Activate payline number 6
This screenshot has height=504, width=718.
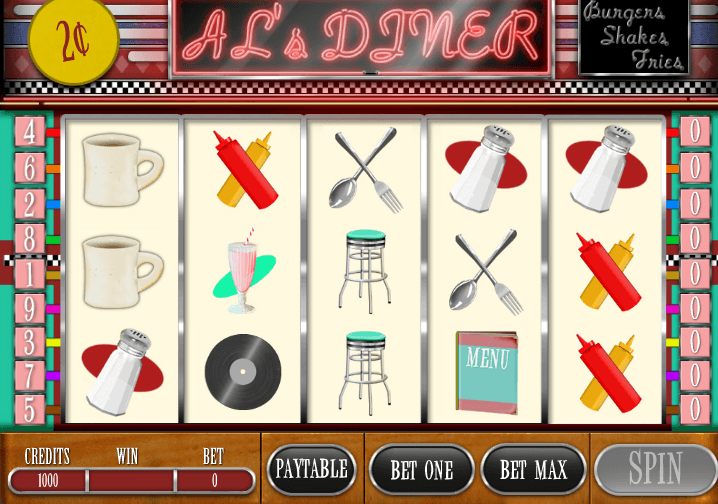(x=29, y=167)
